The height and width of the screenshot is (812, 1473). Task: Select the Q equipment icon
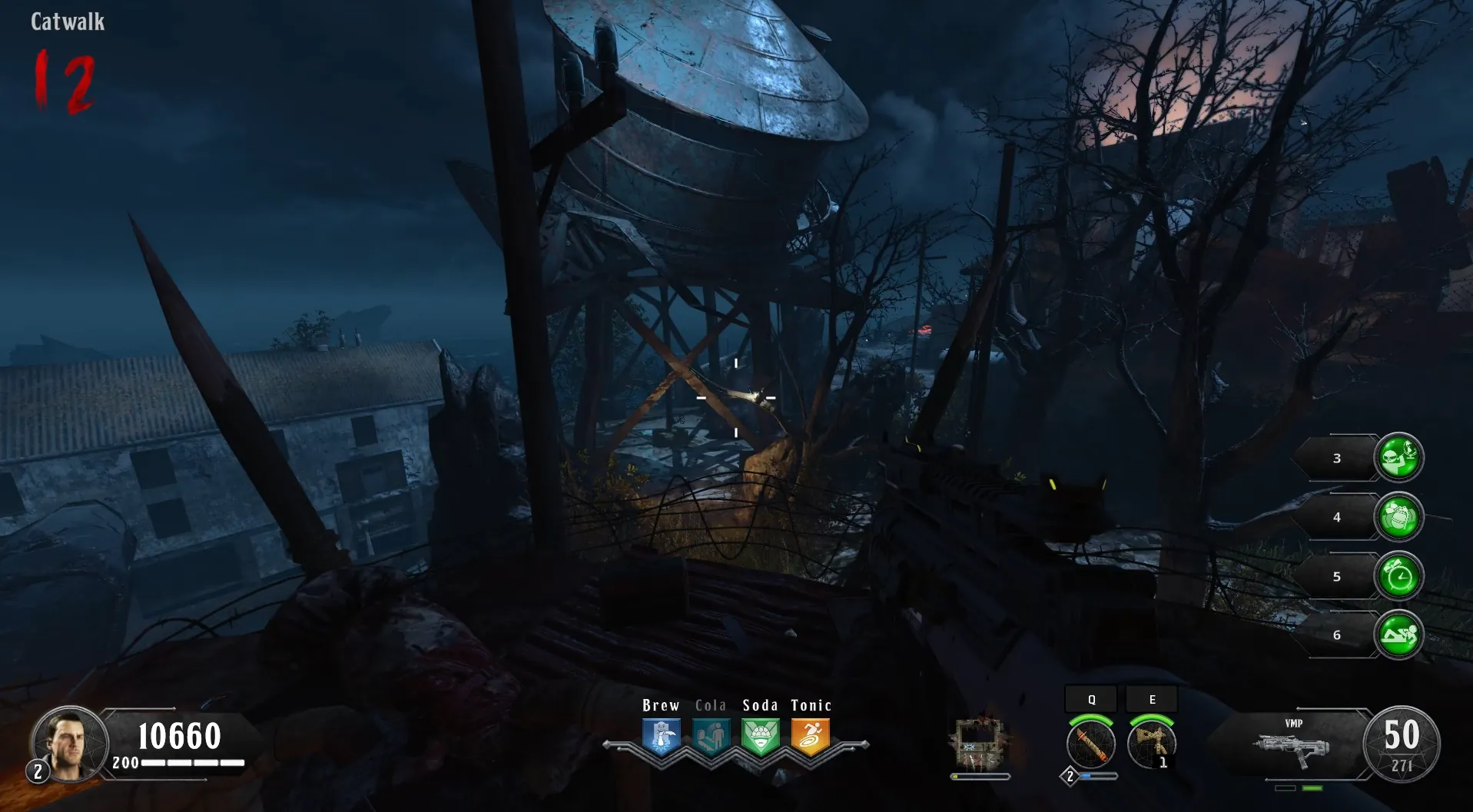[x=1091, y=743]
